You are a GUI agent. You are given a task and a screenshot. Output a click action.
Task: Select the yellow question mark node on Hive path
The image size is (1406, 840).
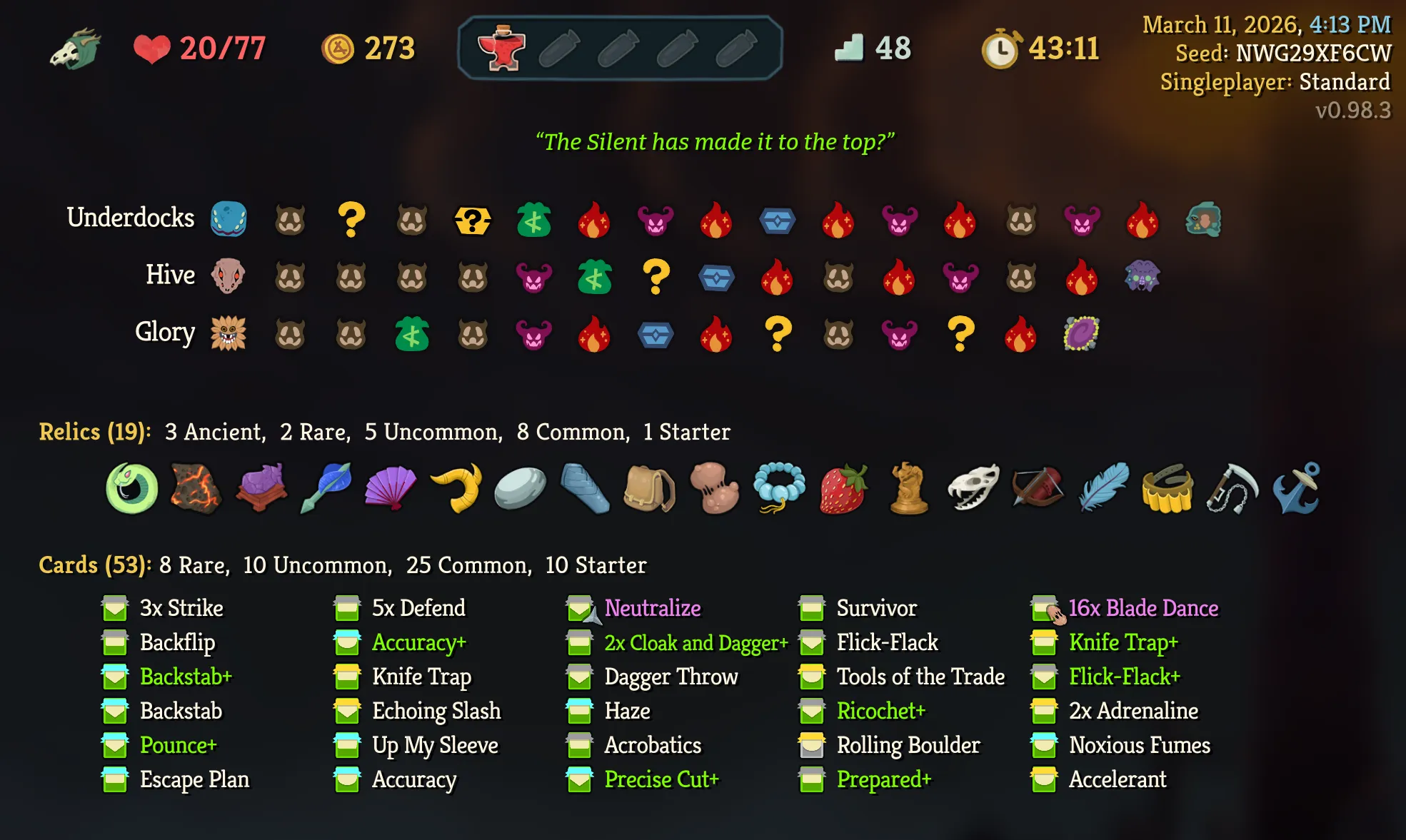tap(655, 277)
